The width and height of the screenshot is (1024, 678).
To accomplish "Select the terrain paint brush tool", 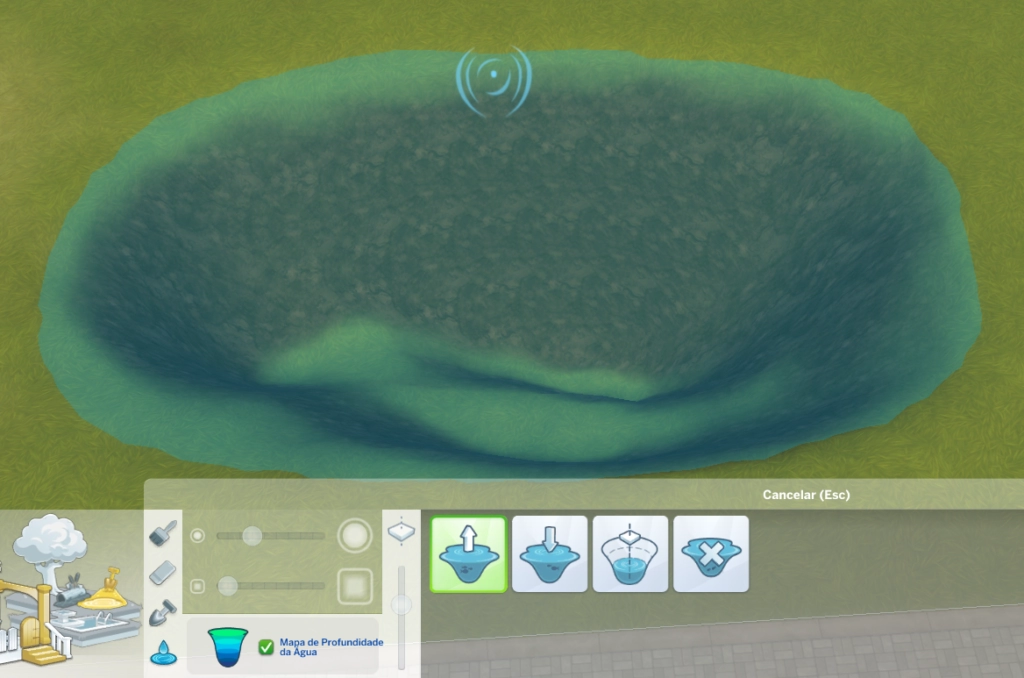I will pos(163,533).
